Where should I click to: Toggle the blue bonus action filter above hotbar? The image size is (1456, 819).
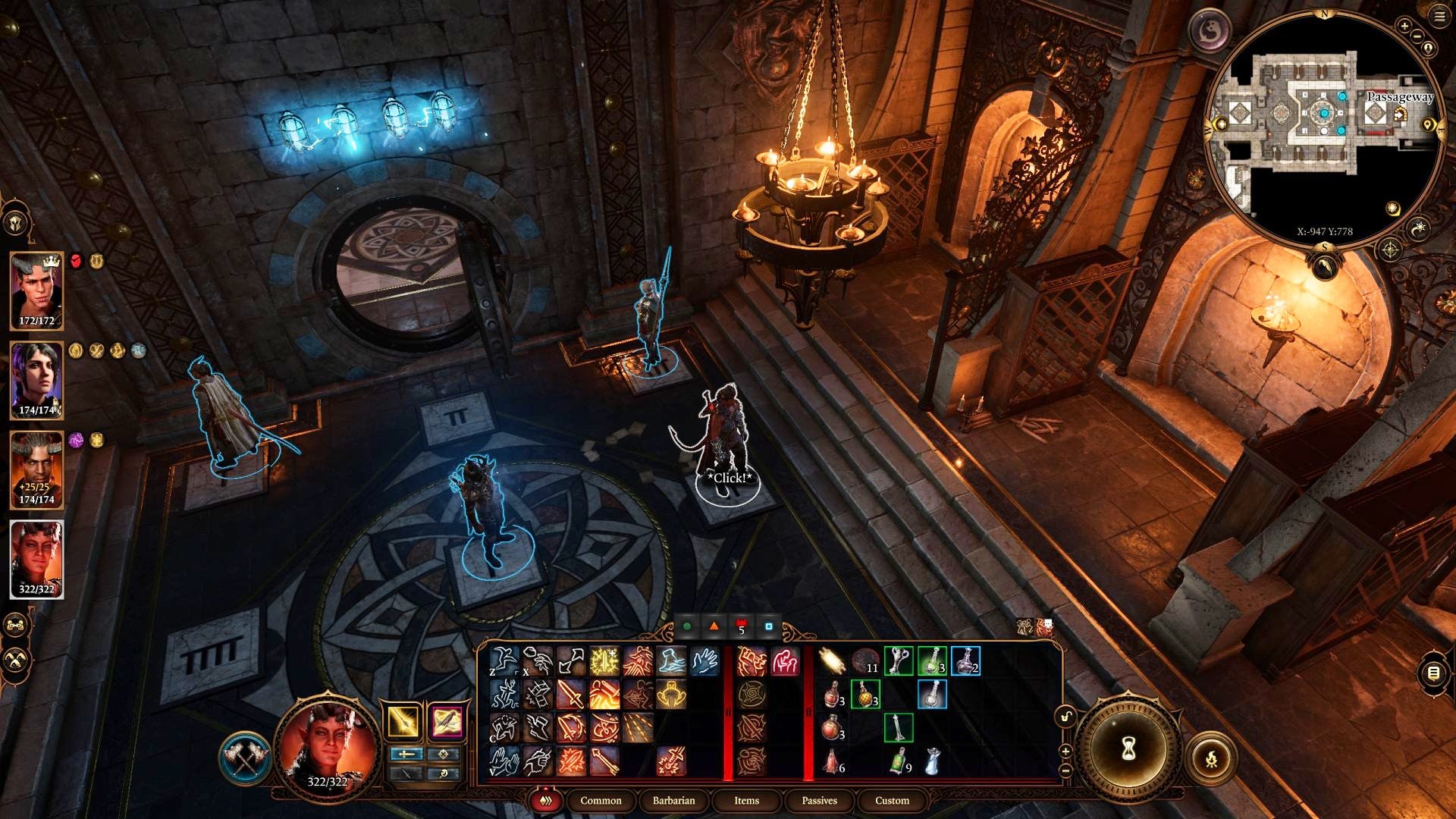[768, 628]
